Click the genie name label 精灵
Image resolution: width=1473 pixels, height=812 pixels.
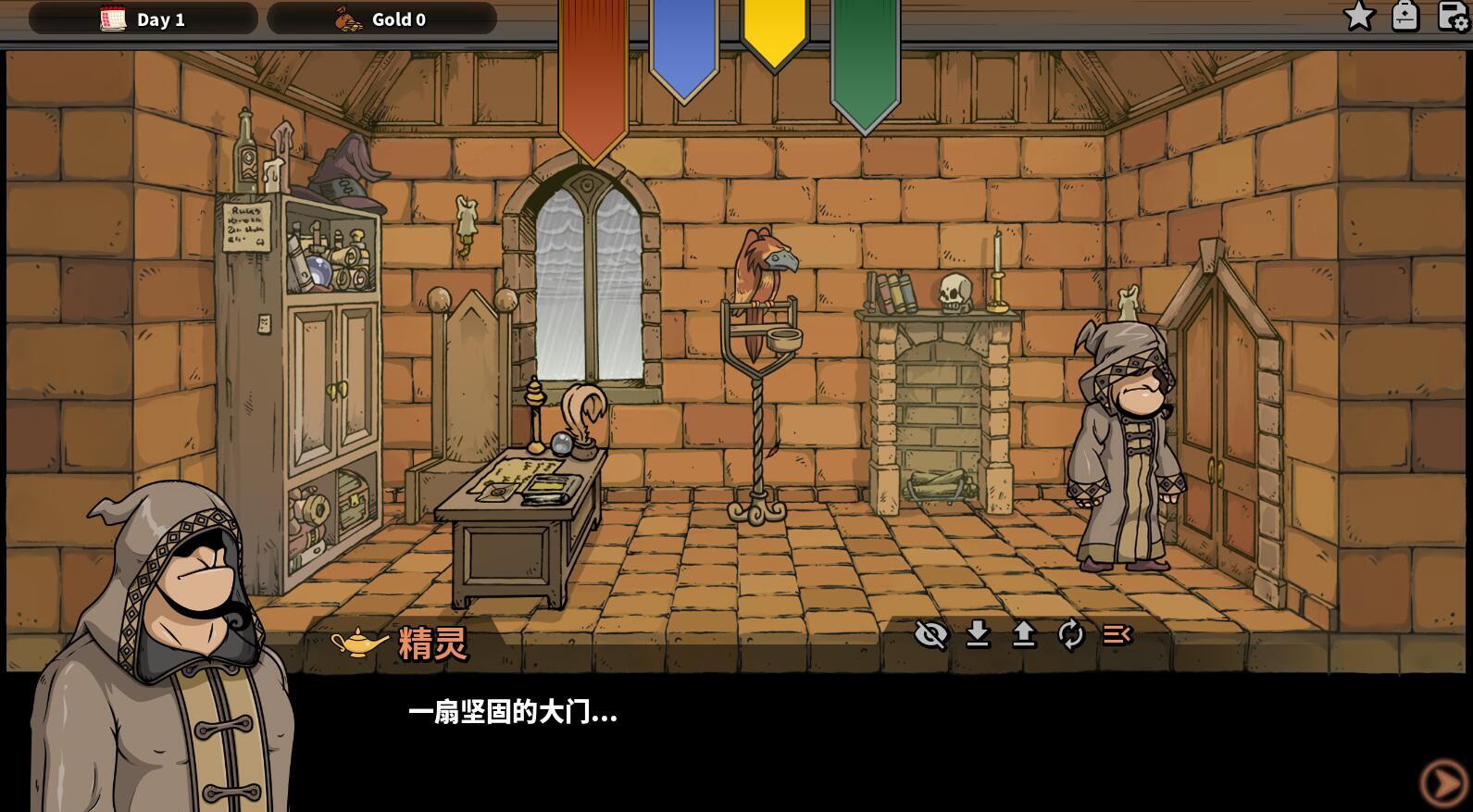click(x=433, y=642)
